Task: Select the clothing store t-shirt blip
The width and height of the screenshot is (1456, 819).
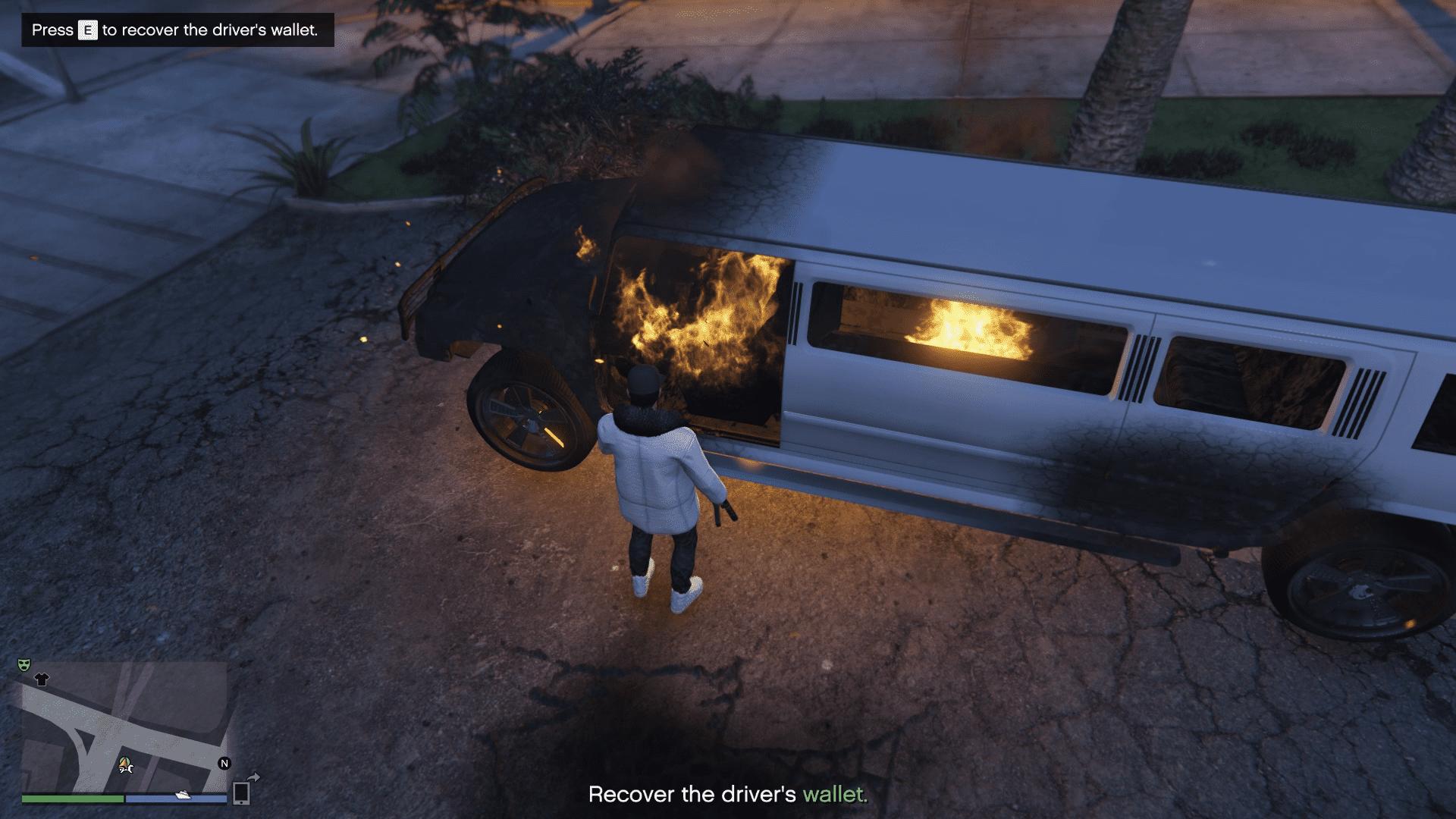Action: point(42,679)
